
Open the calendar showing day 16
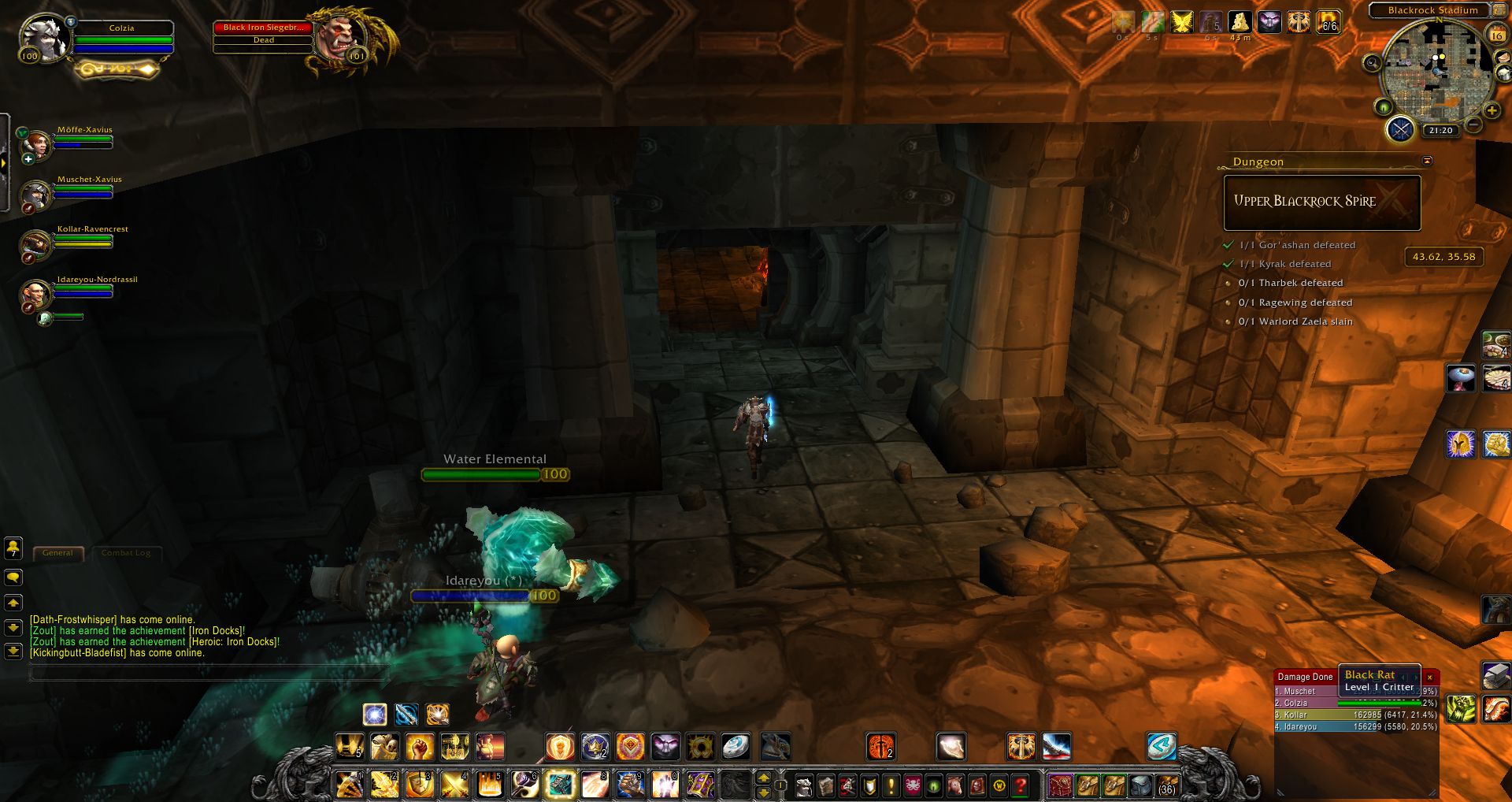point(1496,35)
